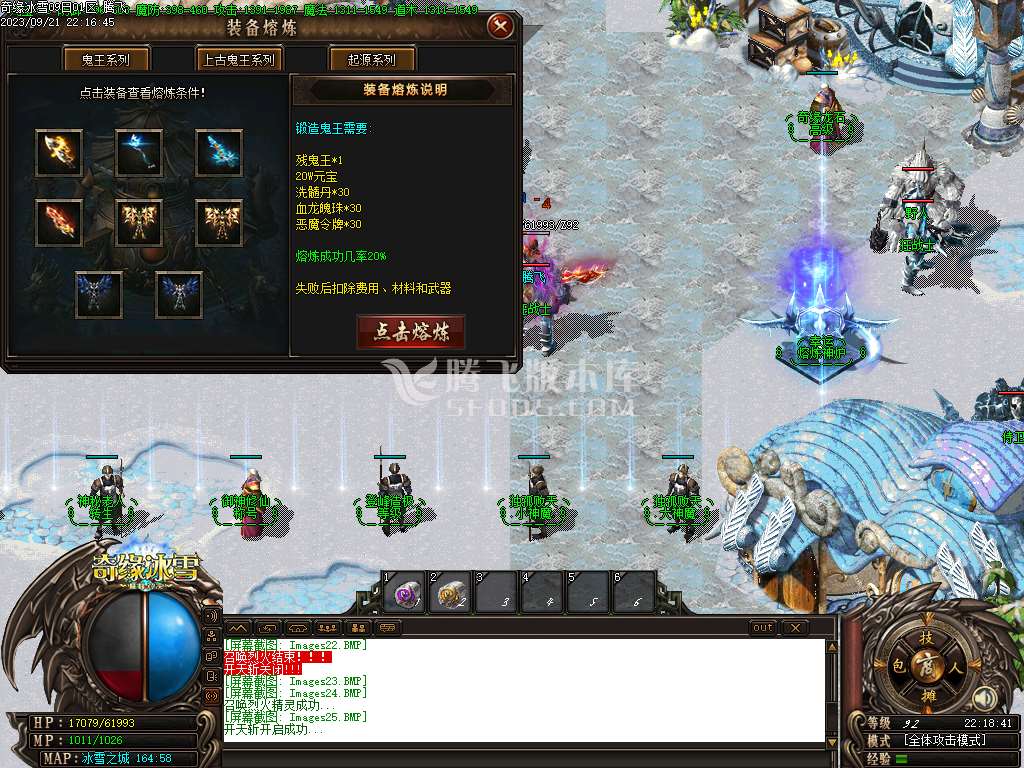Change the 全体攻击模式 attack mode

[945, 741]
